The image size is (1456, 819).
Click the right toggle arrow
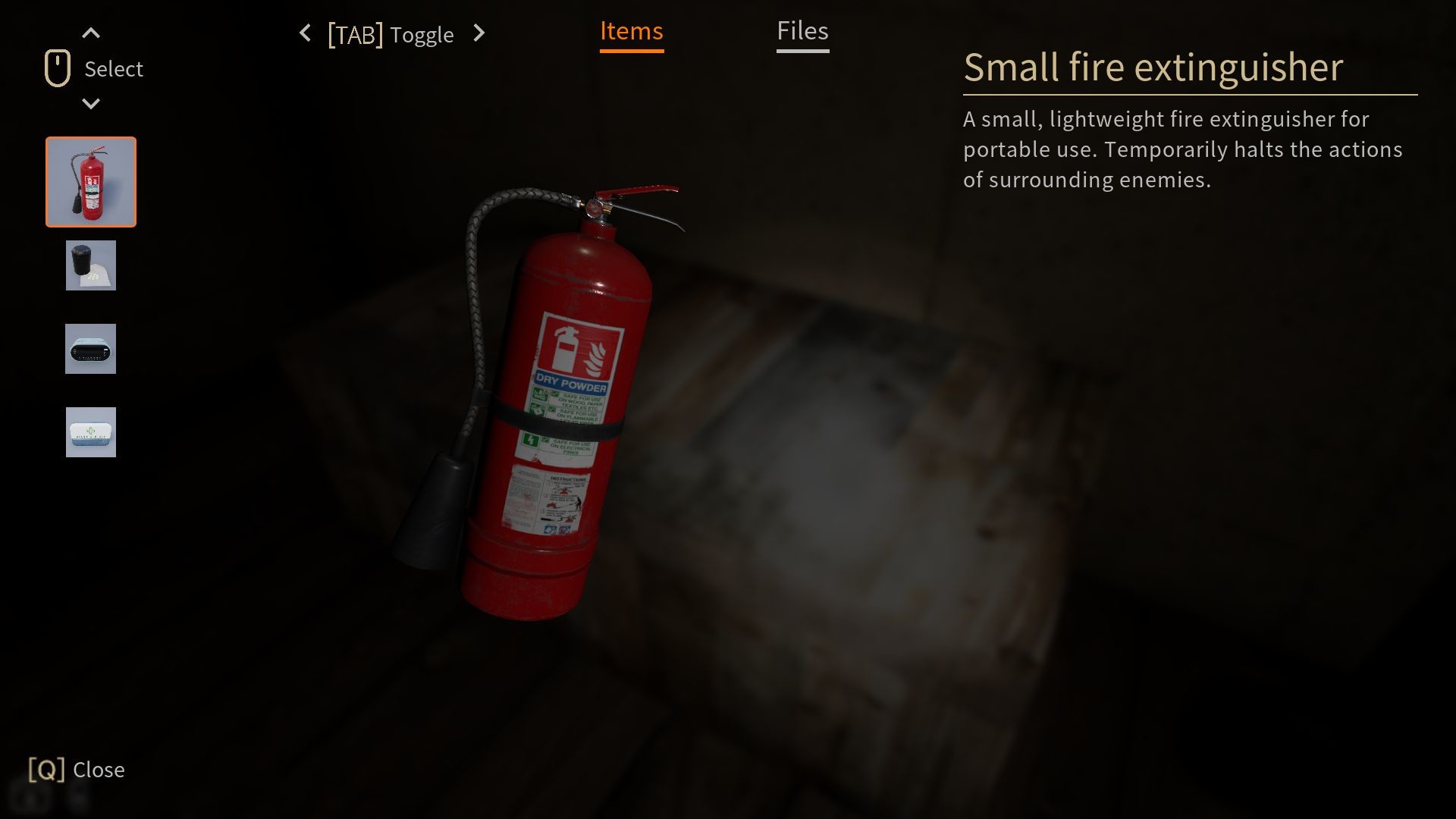(x=479, y=33)
